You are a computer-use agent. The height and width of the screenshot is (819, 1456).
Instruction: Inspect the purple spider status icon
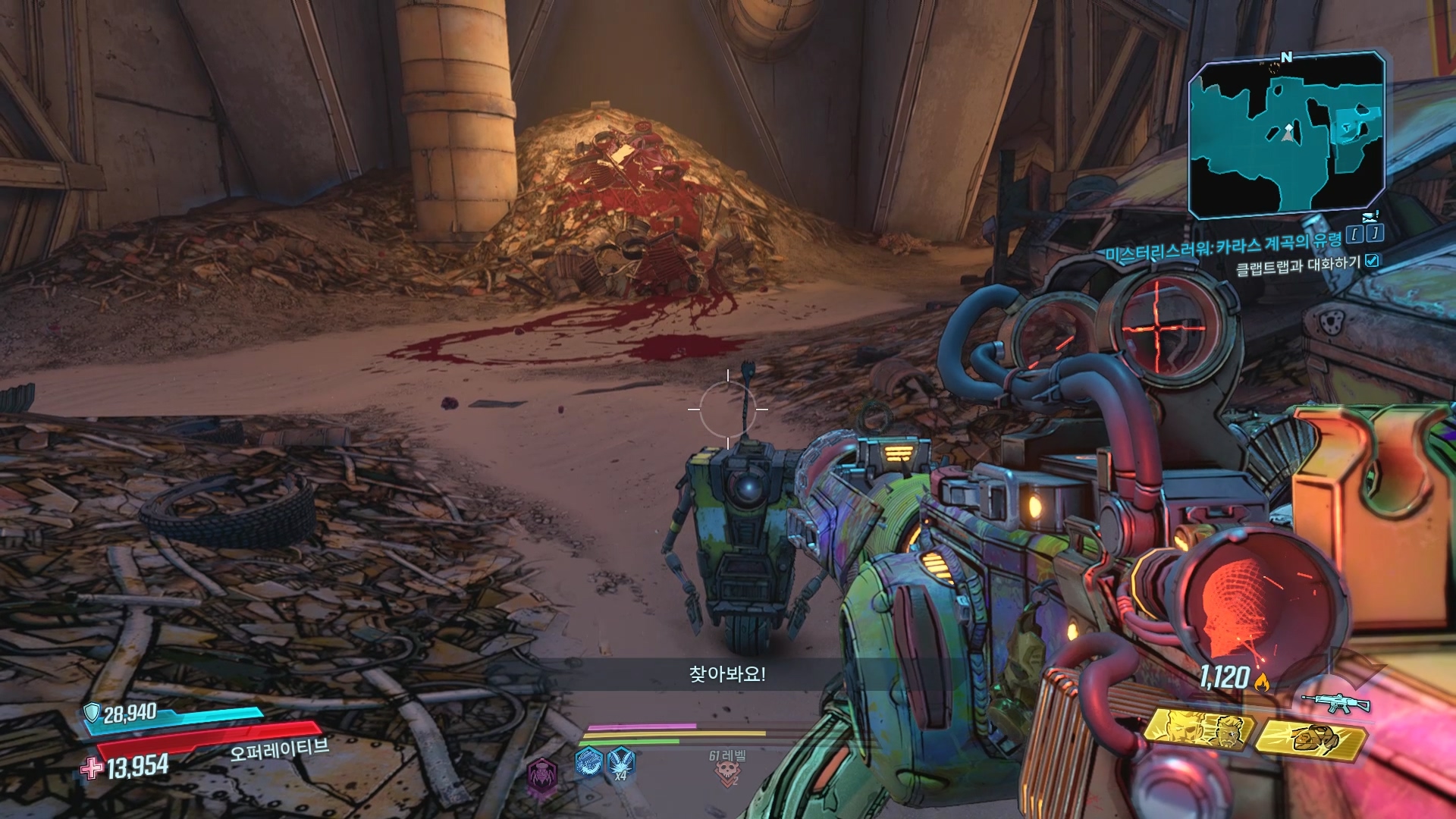pyautogui.click(x=541, y=777)
